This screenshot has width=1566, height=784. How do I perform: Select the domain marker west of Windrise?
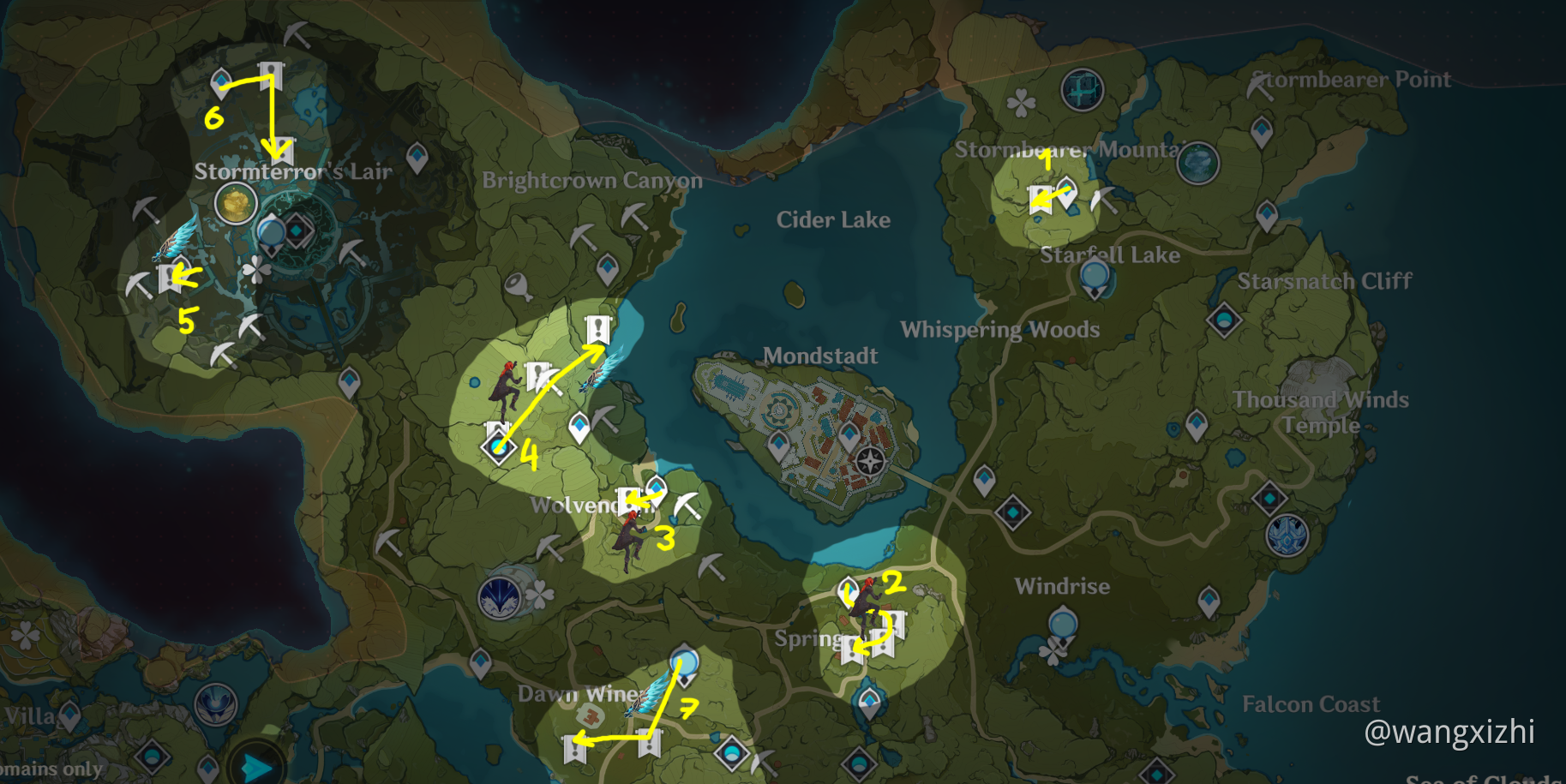[x=1012, y=512]
